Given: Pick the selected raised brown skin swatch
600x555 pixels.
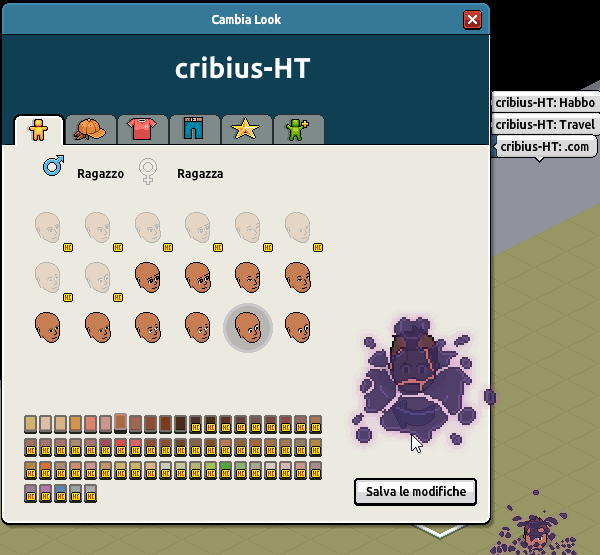Looking at the screenshot, I should [120, 422].
